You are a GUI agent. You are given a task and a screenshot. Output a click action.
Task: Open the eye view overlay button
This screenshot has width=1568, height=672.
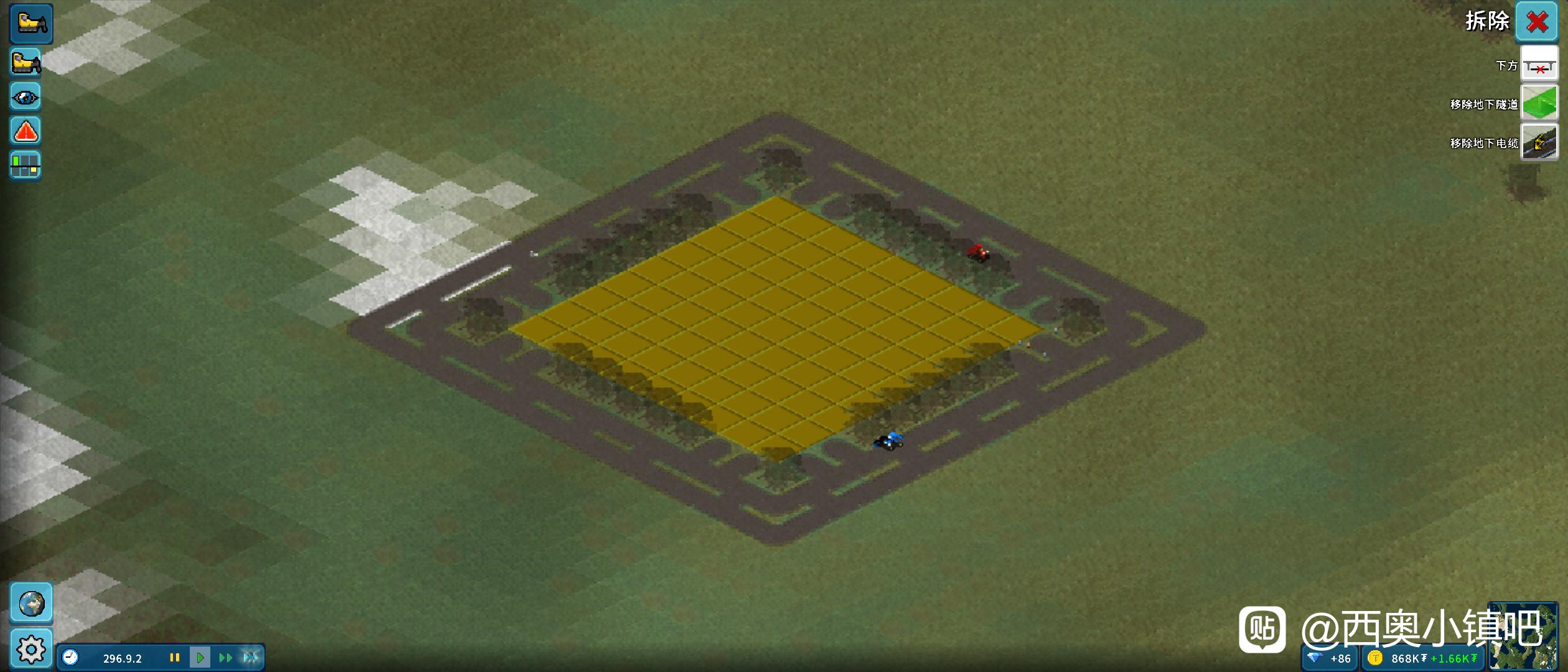[26, 97]
